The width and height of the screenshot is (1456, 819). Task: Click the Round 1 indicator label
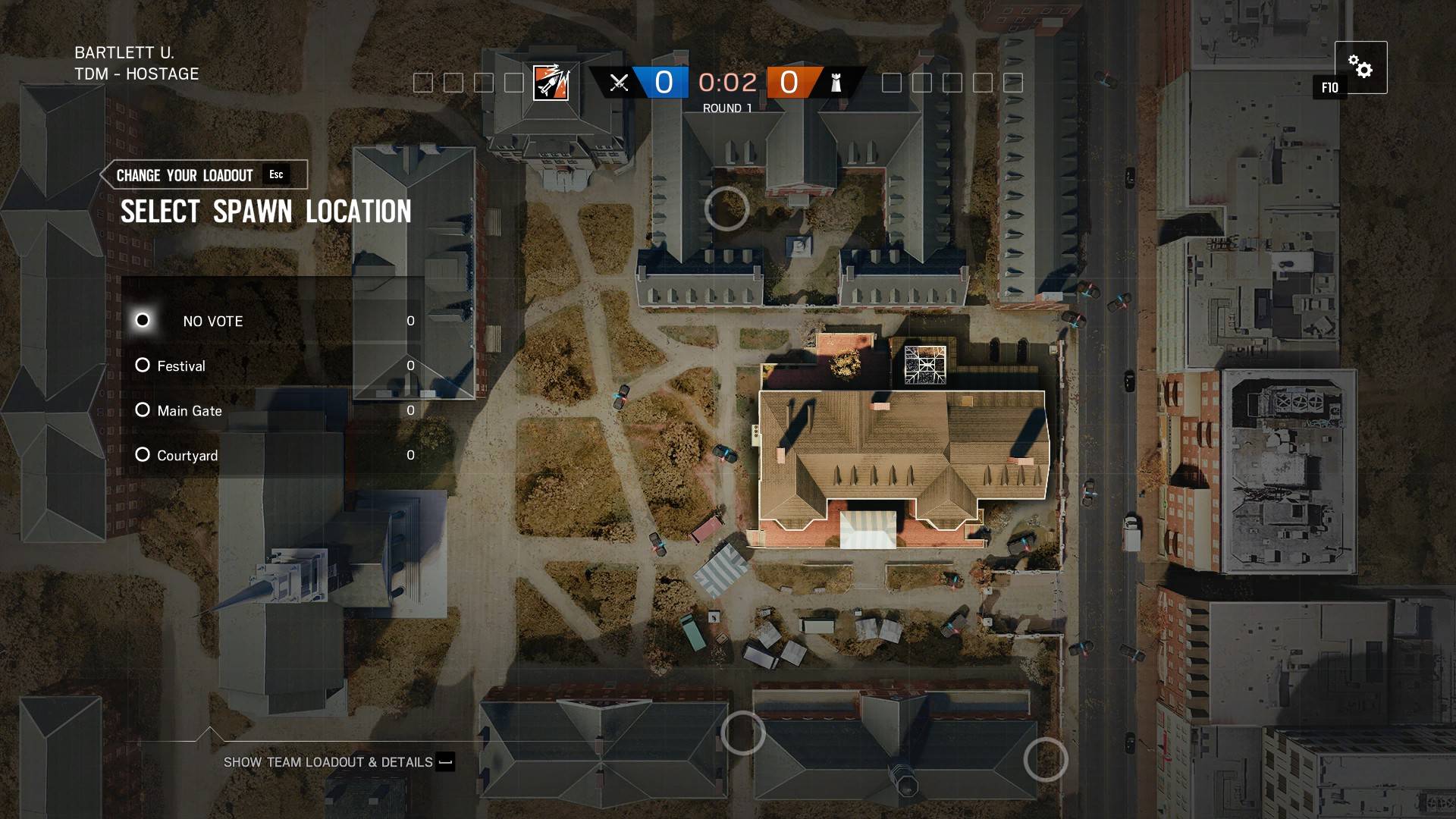point(726,108)
